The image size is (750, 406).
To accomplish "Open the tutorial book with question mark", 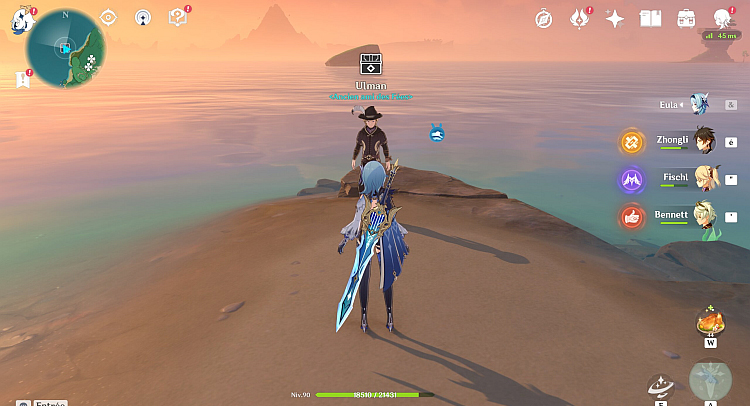I will tap(177, 17).
